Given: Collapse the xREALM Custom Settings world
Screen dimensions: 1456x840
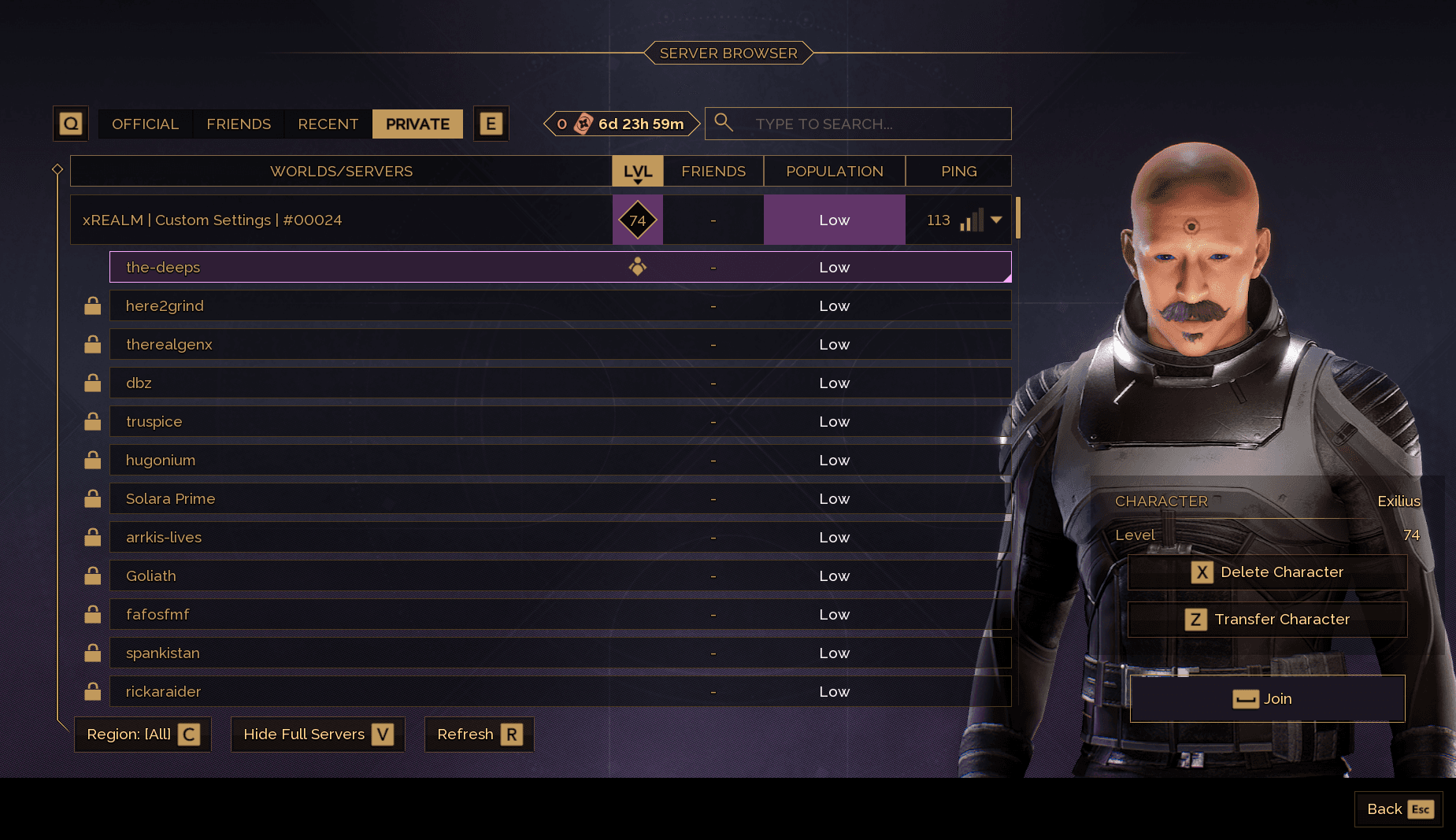Looking at the screenshot, I should pyautogui.click(x=996, y=220).
